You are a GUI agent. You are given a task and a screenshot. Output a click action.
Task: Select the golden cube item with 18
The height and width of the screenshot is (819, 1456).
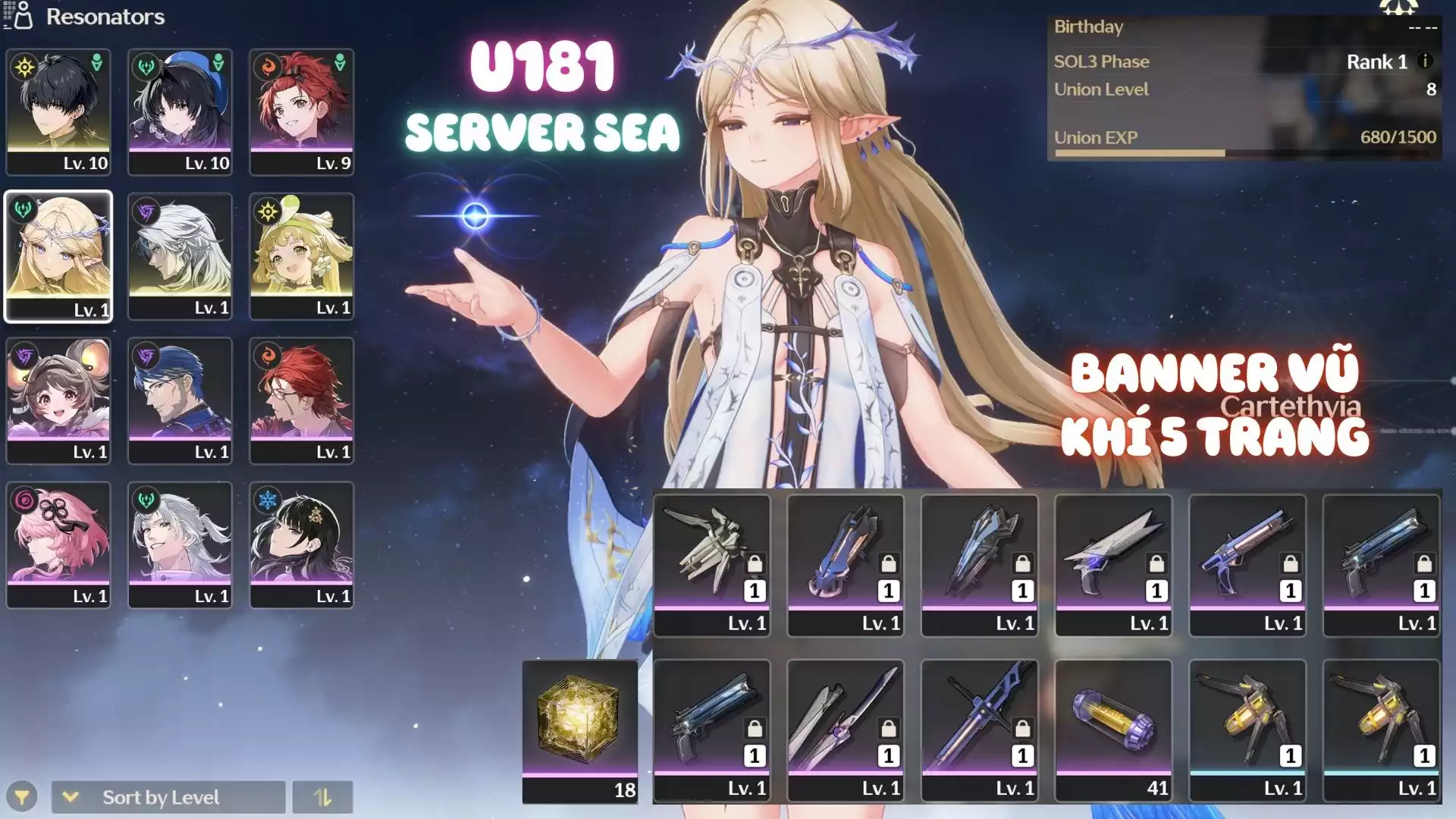(x=580, y=730)
